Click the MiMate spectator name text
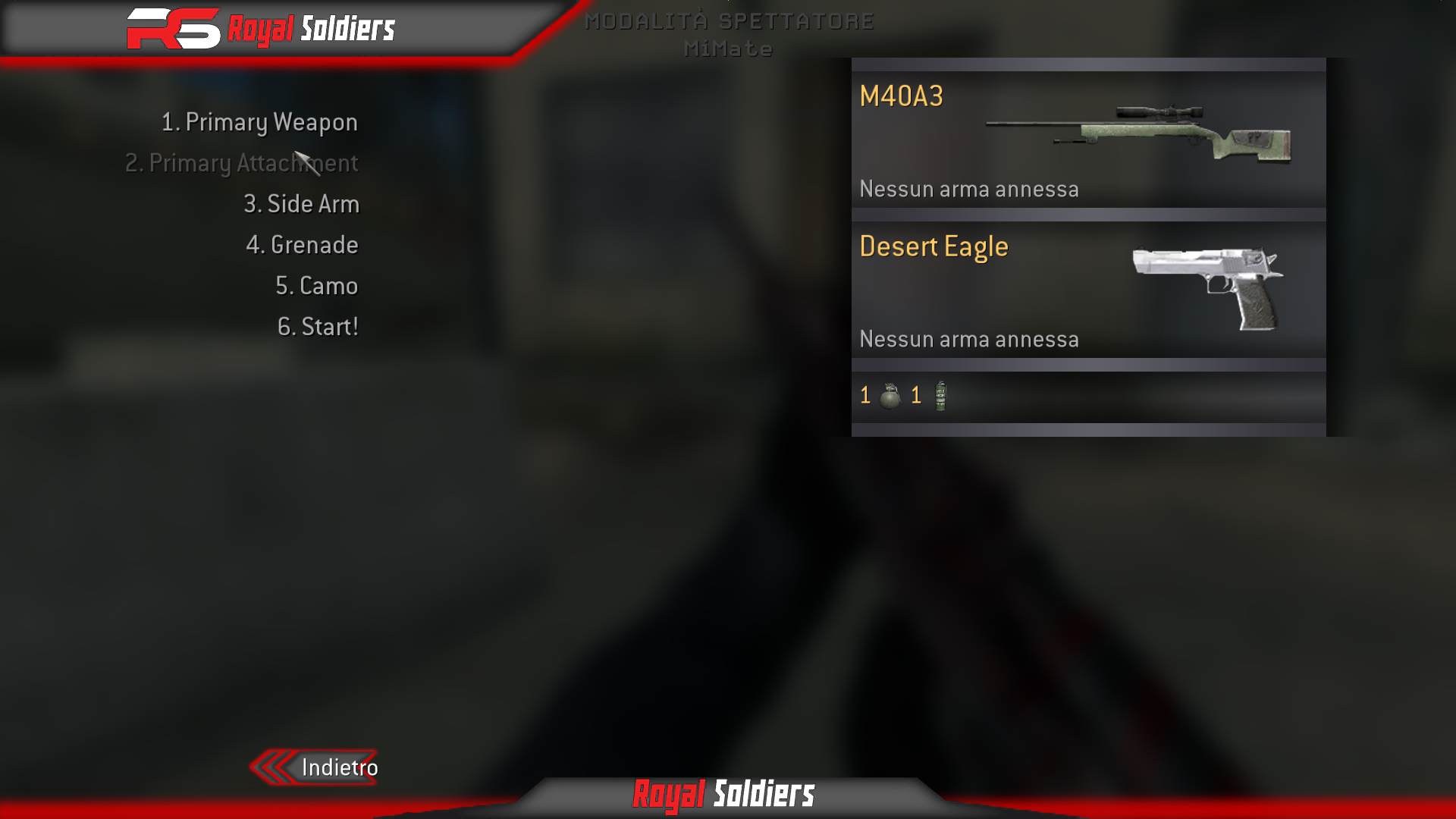 coord(728,50)
